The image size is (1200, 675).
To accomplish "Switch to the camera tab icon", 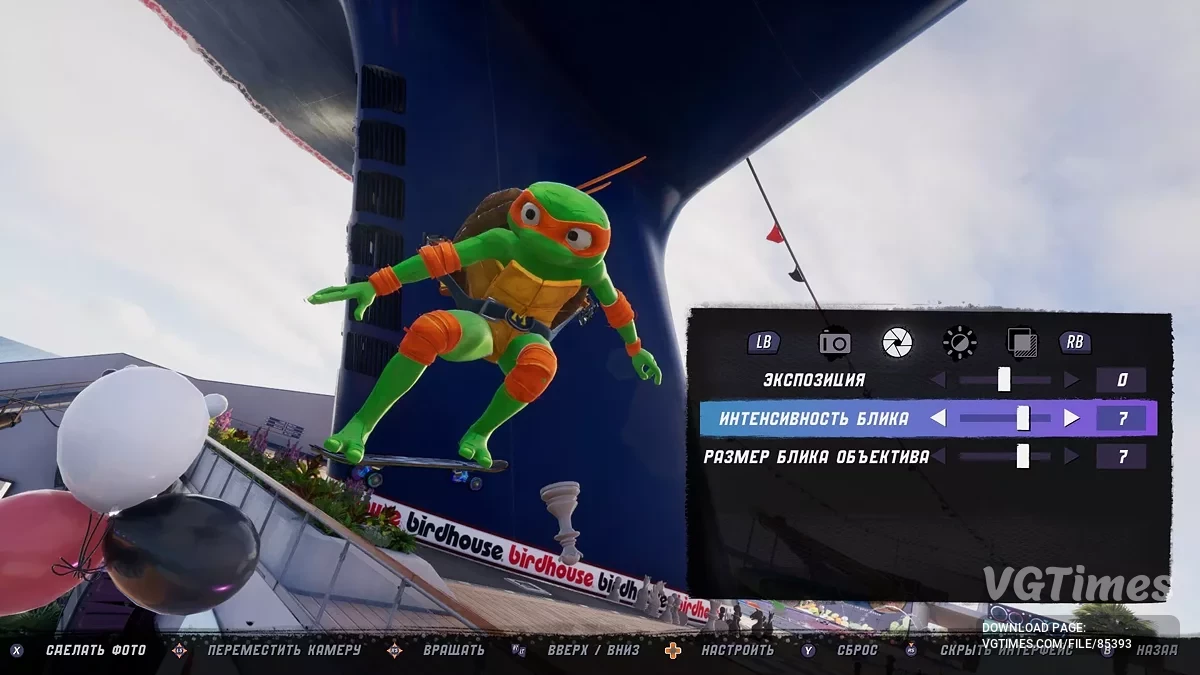I will [834, 342].
